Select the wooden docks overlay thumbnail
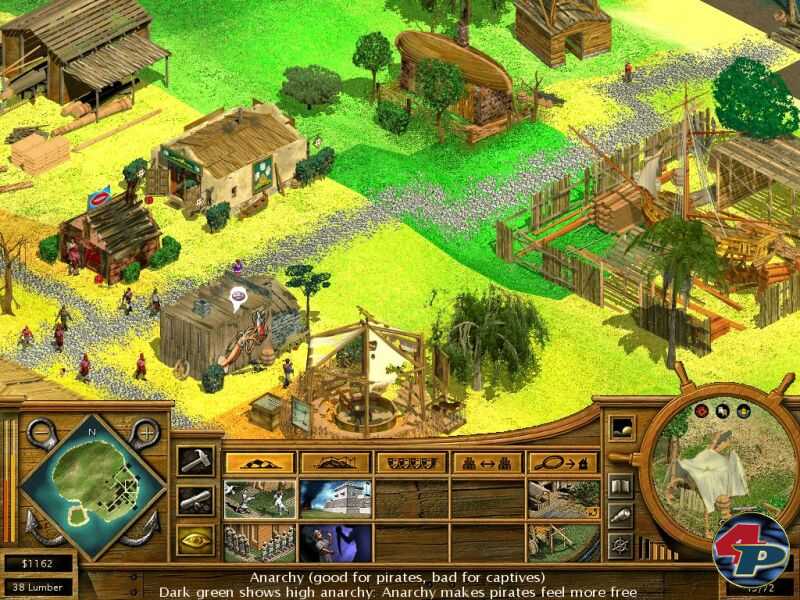Screen dimensions: 800x600 (563, 499)
